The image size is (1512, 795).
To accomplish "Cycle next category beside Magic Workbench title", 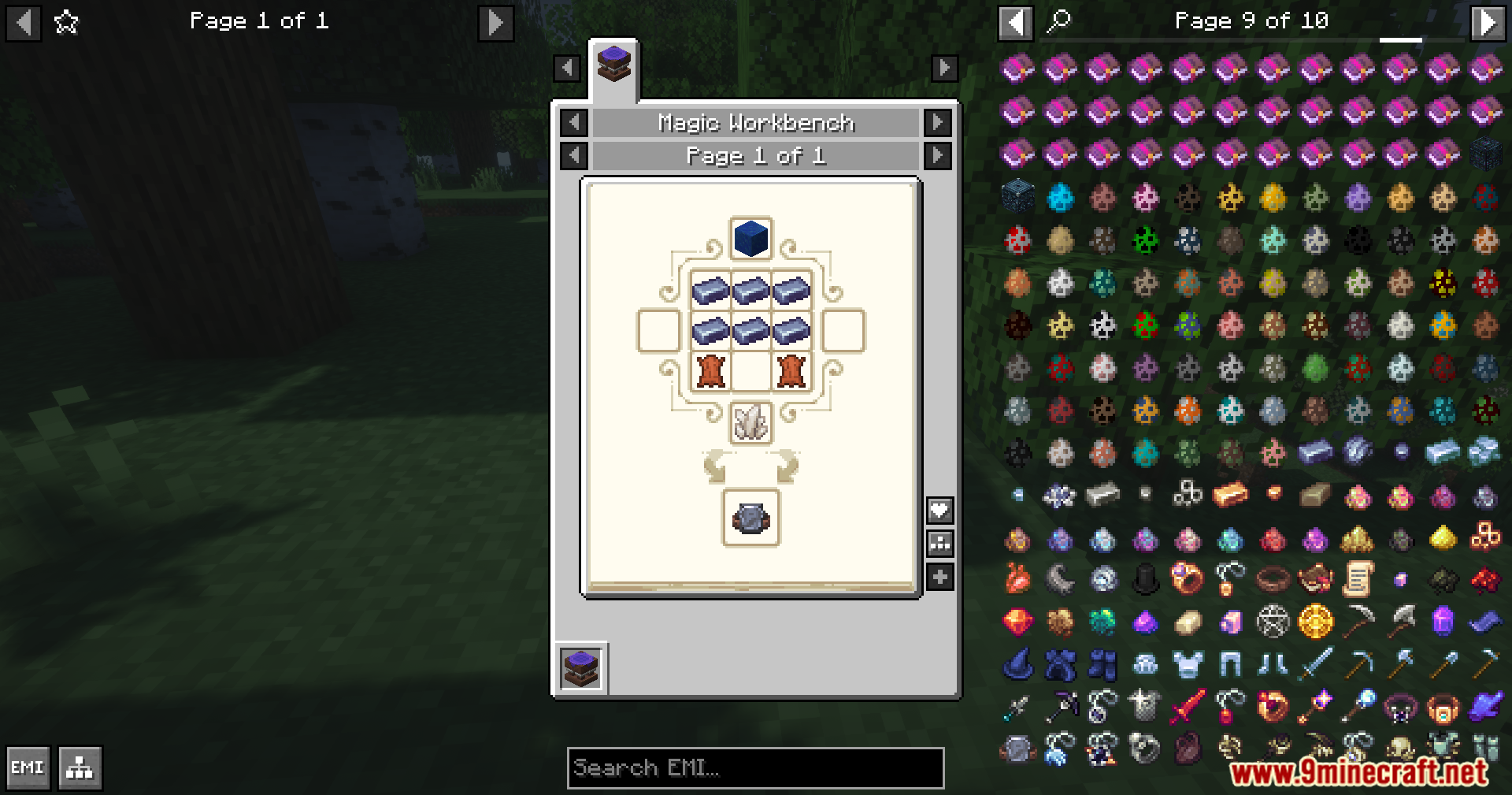I will pyautogui.click(x=936, y=123).
